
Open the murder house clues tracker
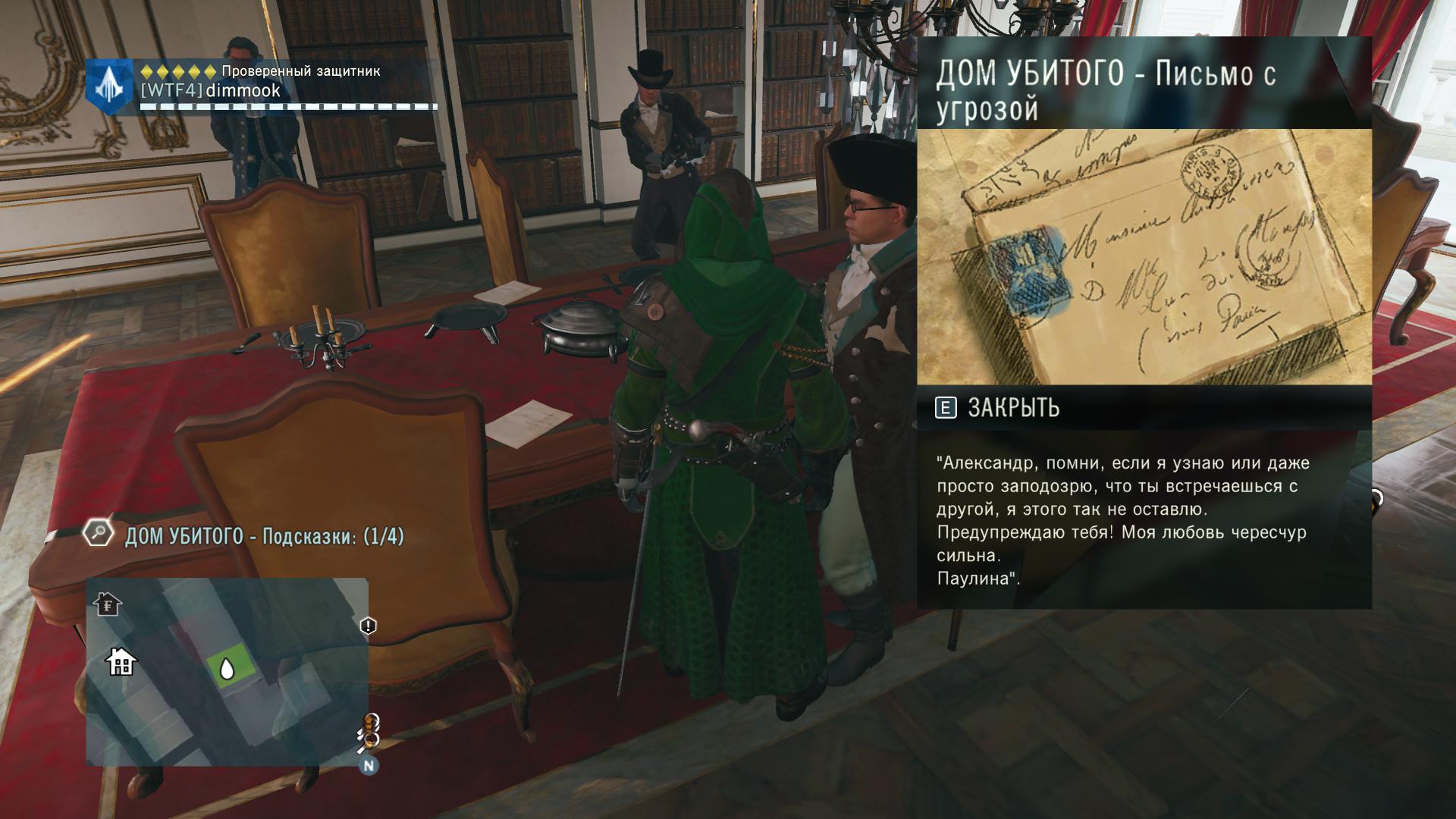[x=264, y=537]
